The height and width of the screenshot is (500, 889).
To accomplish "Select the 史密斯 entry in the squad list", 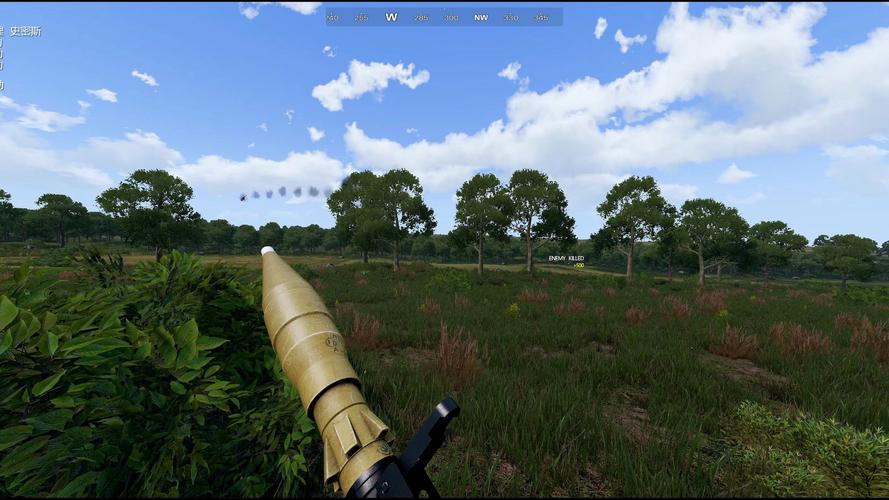I will tap(25, 32).
